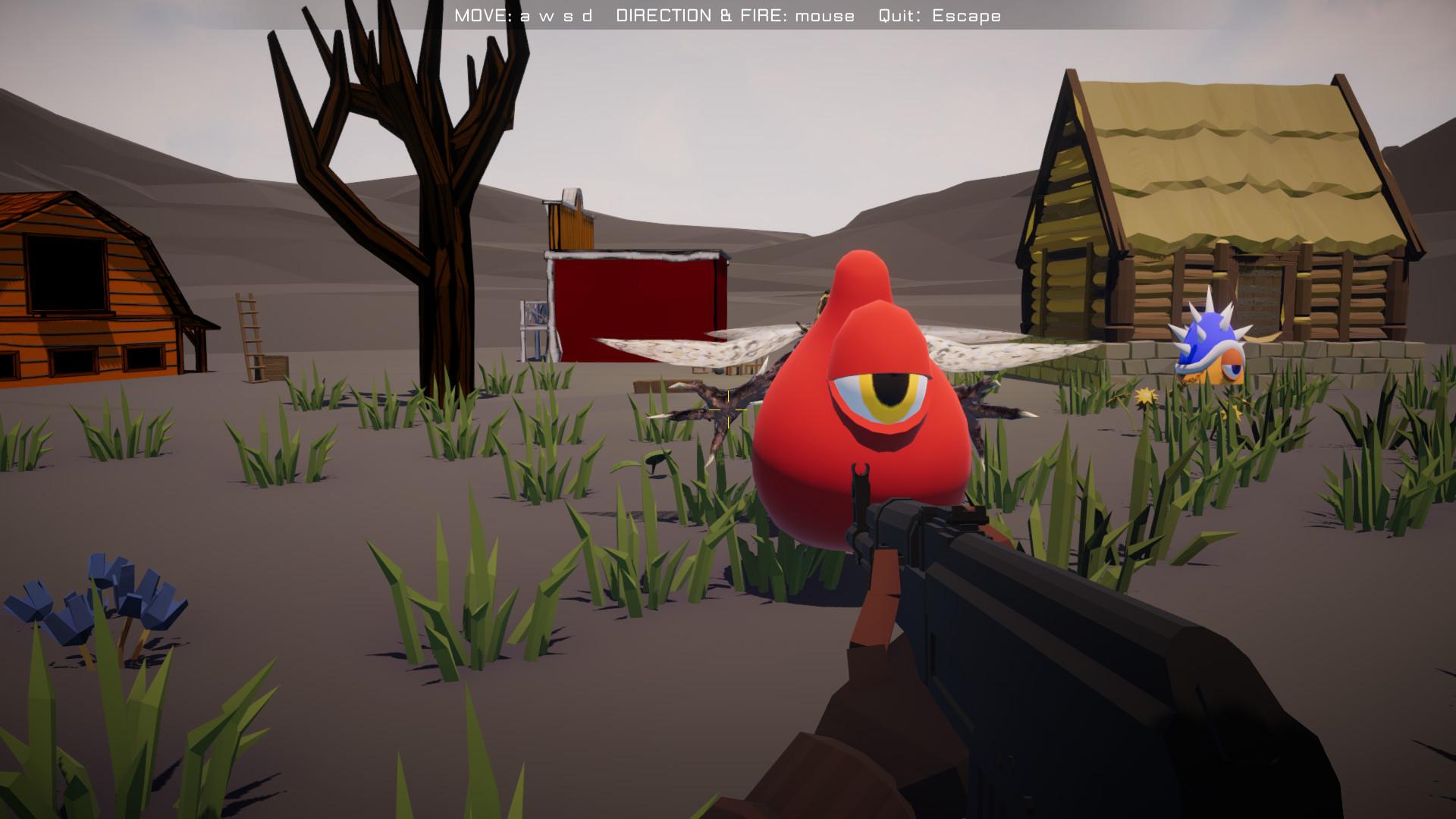
Task: Click the yellow crosshair at screen center
Action: point(726,410)
